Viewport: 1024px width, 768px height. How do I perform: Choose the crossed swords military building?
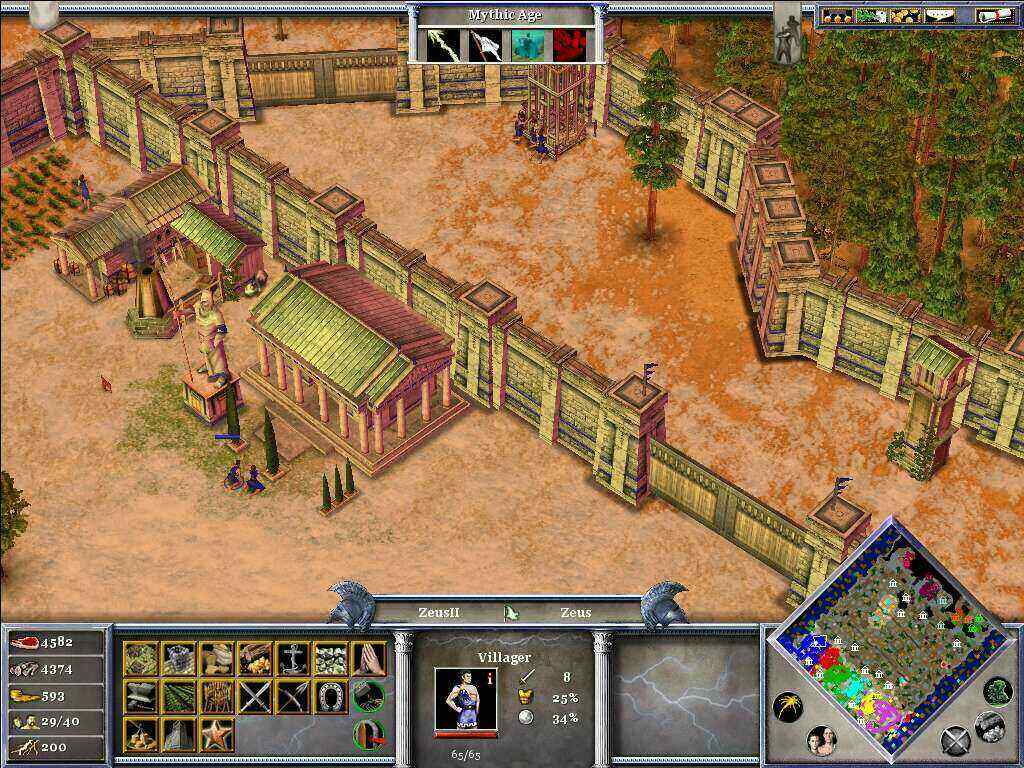[x=254, y=697]
